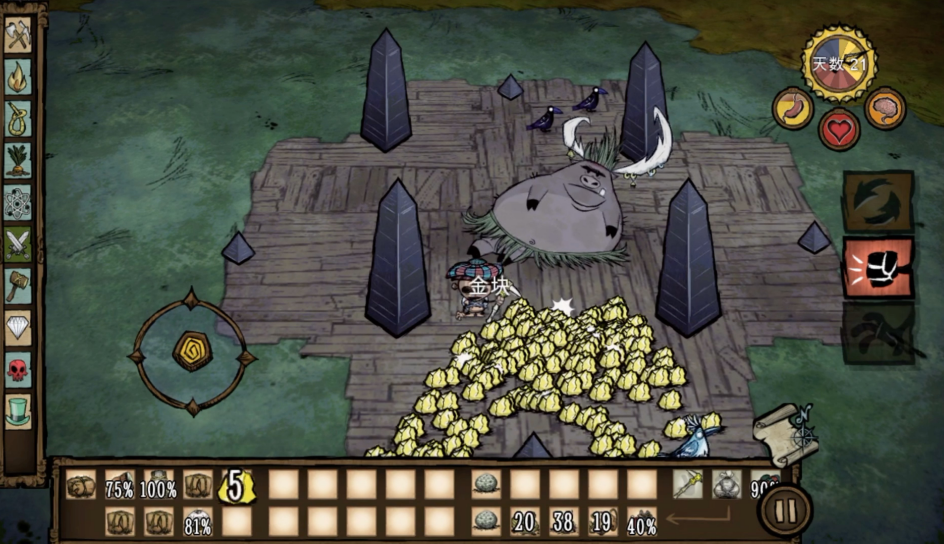The image size is (944, 544).
Task: Open the Magic red skull crafting tab
Action: (x=18, y=368)
